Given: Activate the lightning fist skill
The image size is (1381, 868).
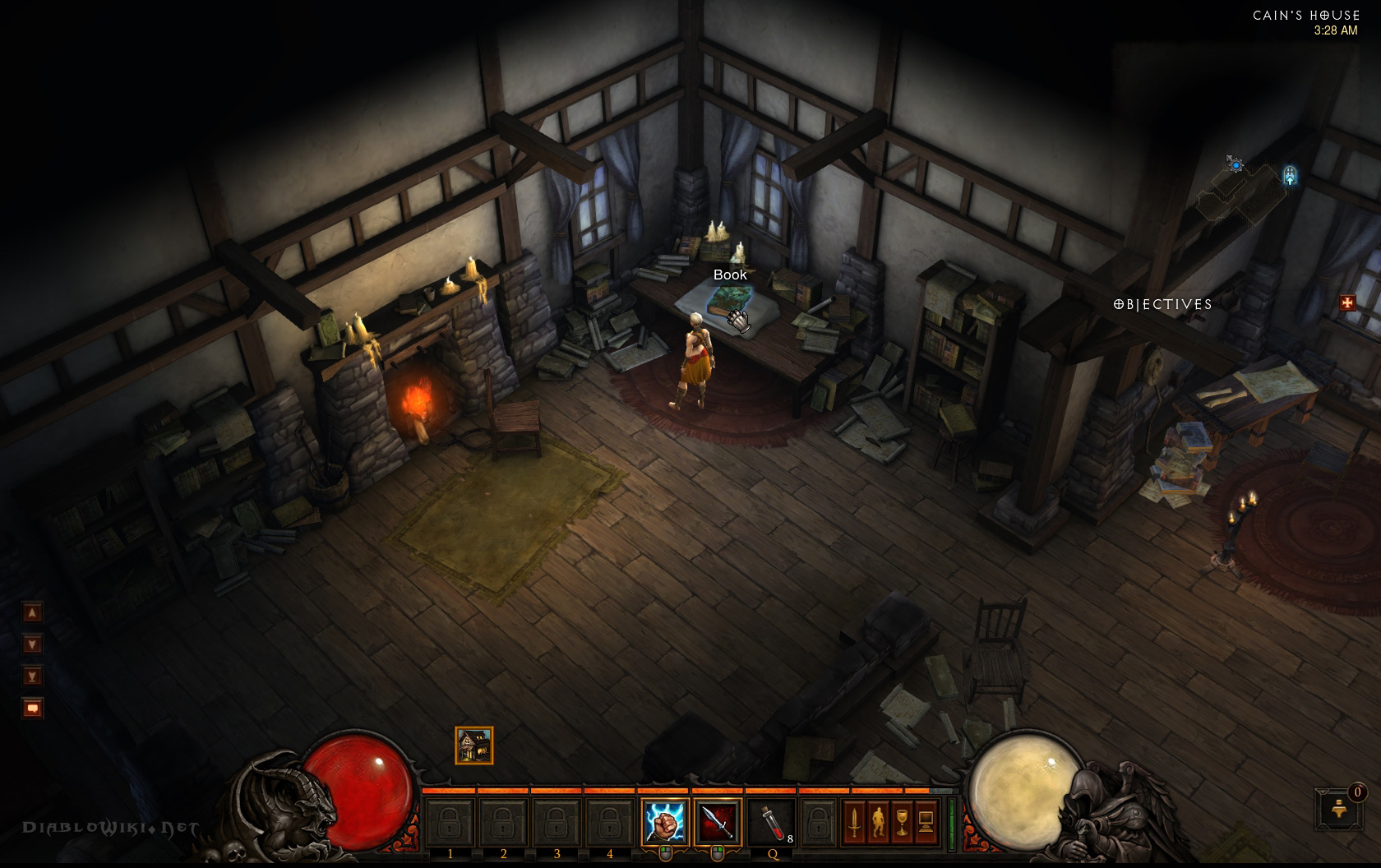Looking at the screenshot, I should (x=664, y=821).
